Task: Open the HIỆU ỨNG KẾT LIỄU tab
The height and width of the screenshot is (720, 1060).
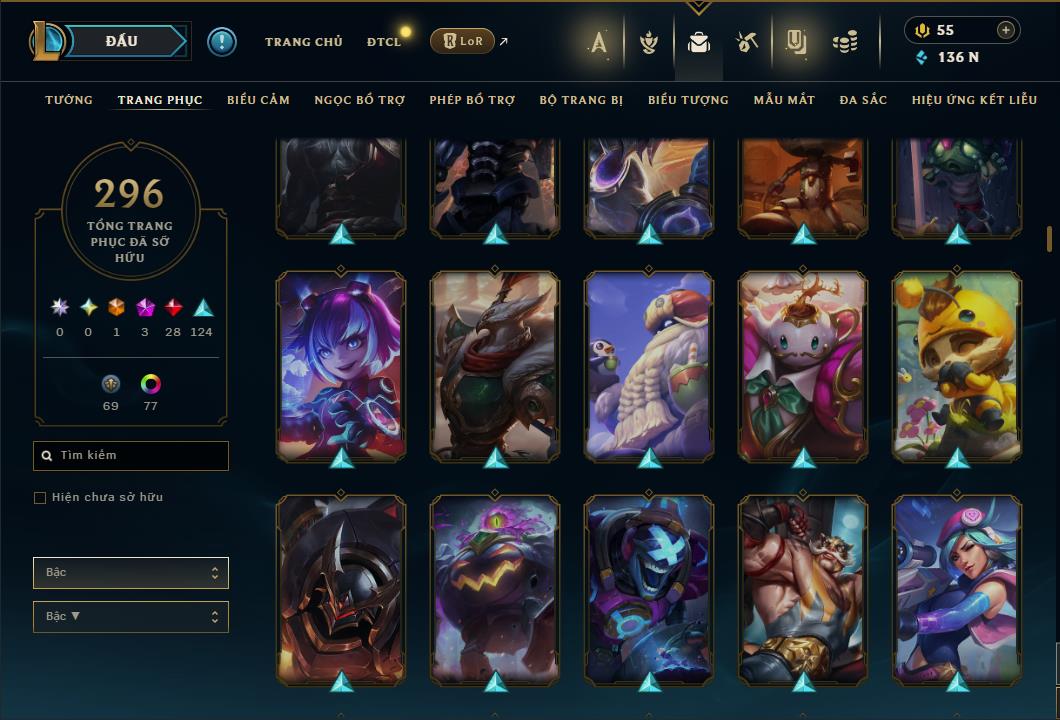Action: click(x=975, y=100)
